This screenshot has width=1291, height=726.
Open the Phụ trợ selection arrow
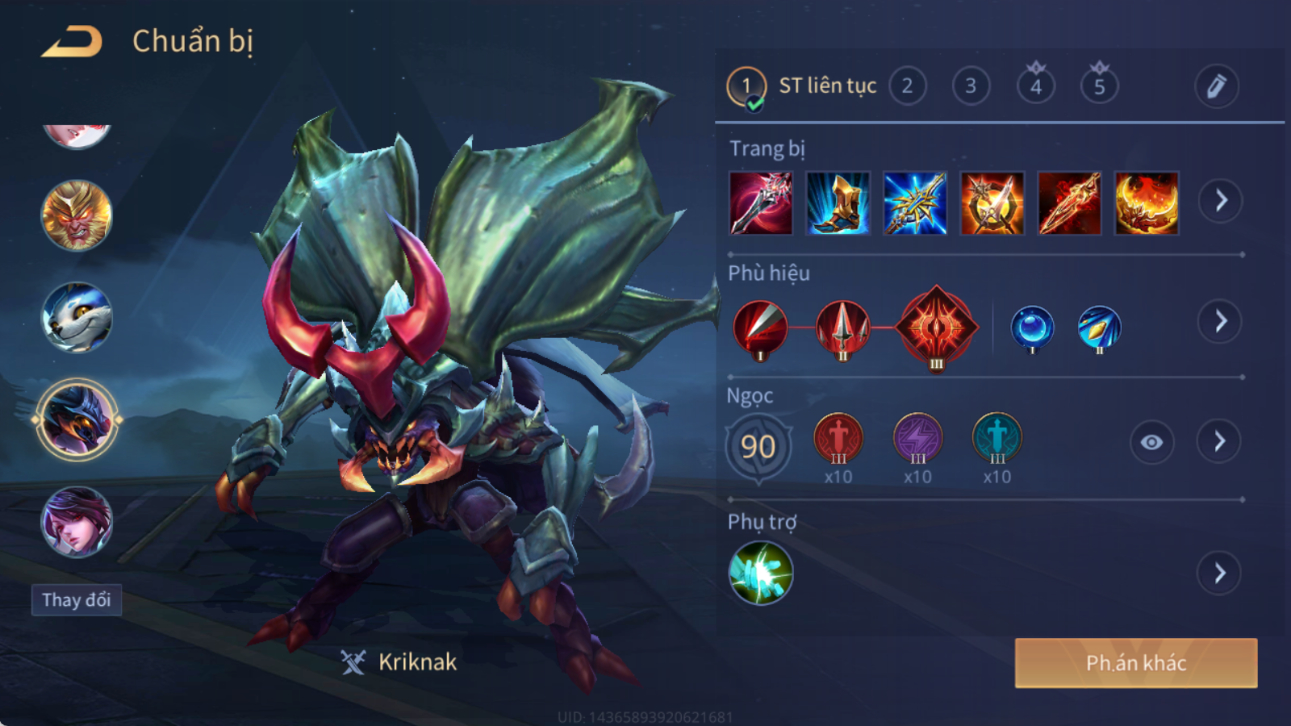coord(1219,573)
